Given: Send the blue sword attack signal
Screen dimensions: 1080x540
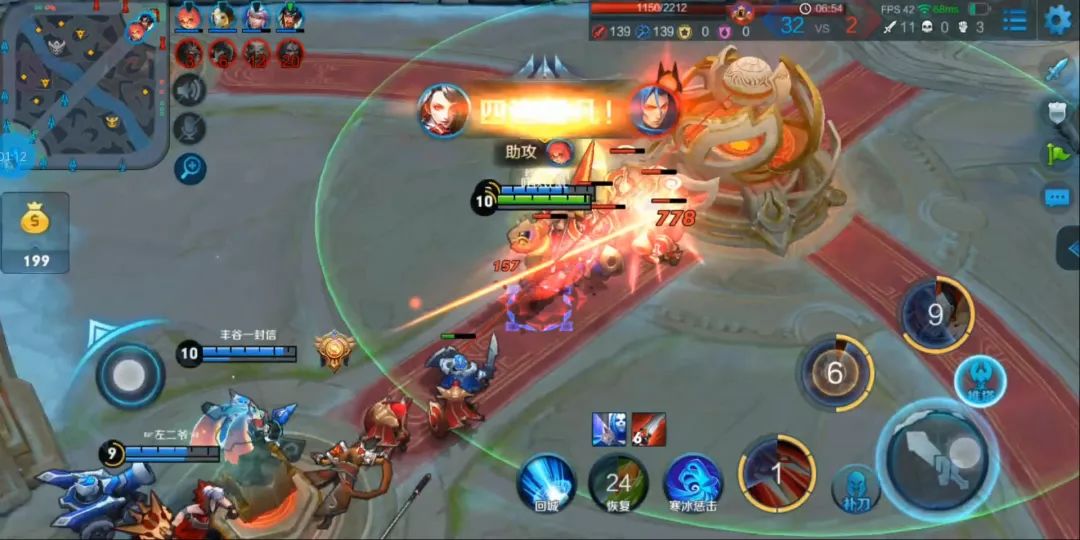Looking at the screenshot, I should [x=1058, y=68].
